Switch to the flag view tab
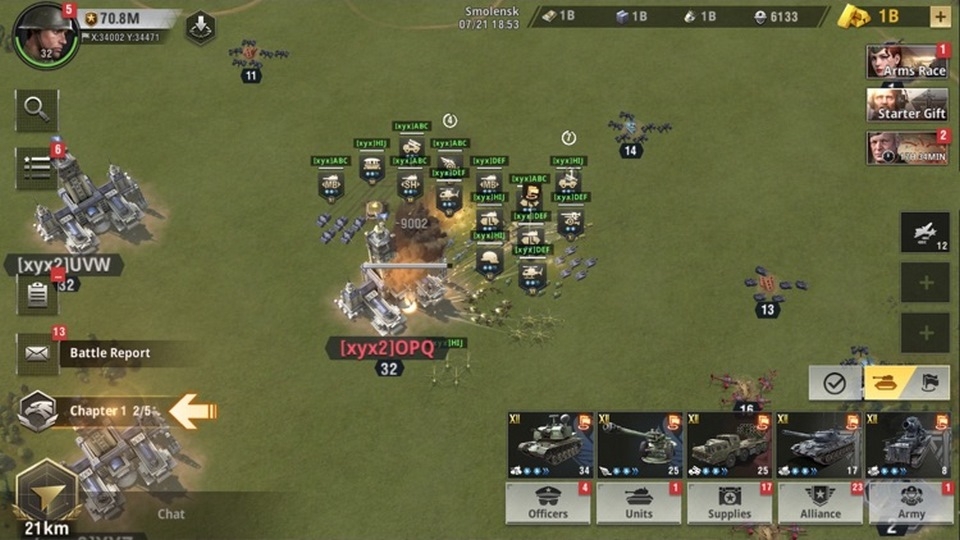This screenshot has height=540, width=960. point(929,383)
